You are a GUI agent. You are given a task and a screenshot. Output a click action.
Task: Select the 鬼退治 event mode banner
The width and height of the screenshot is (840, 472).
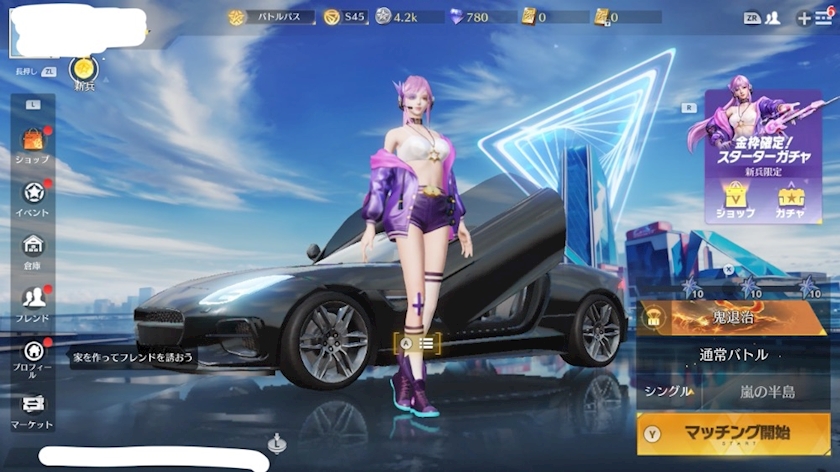tap(733, 318)
